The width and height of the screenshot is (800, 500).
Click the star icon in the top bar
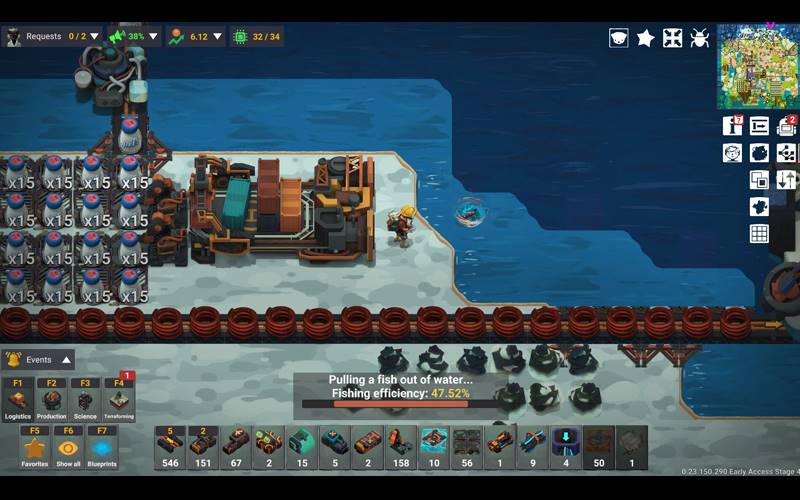pyautogui.click(x=646, y=38)
